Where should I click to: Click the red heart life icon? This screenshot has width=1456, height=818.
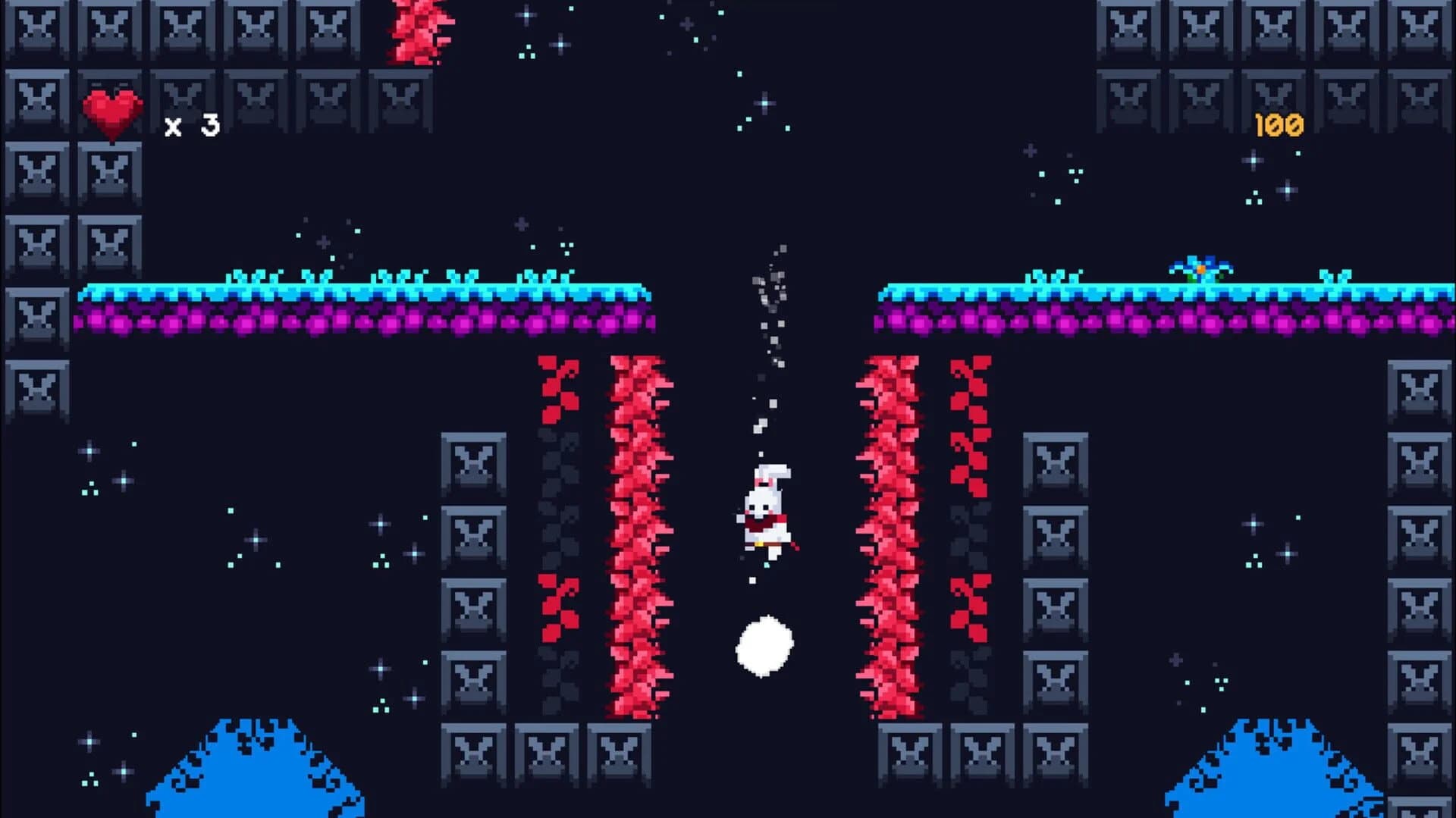(112, 111)
